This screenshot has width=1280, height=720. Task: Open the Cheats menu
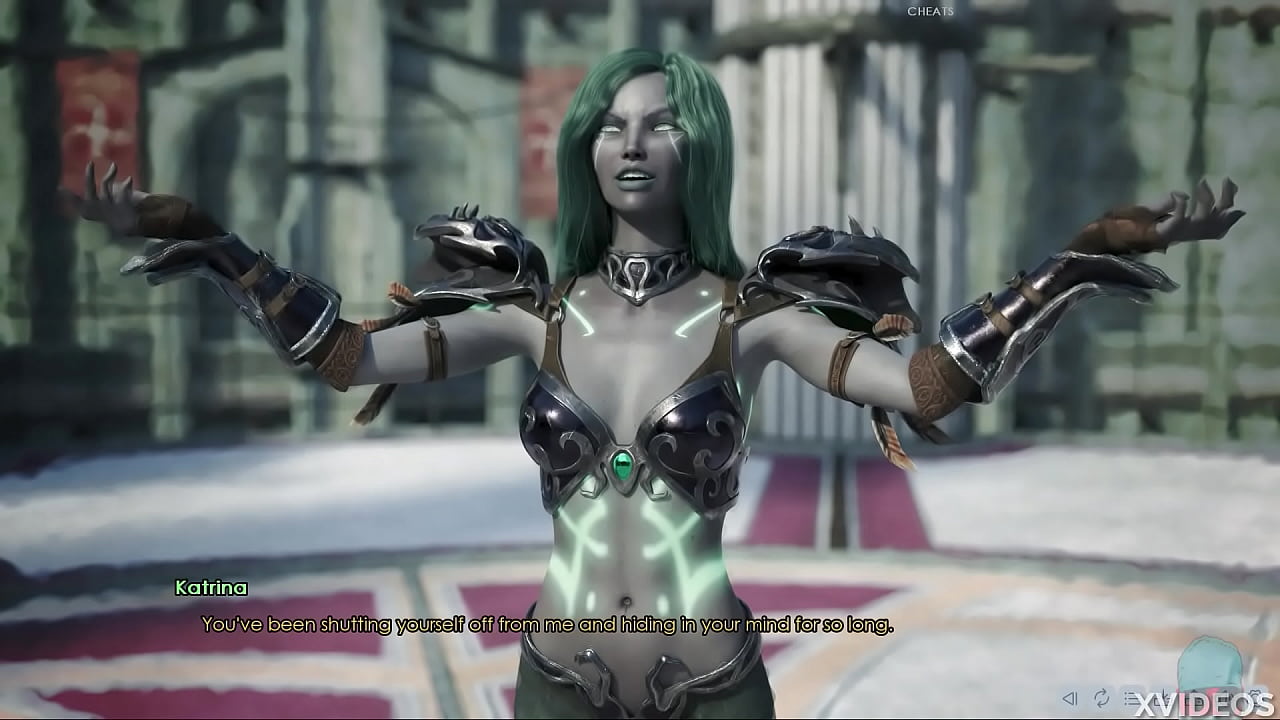click(930, 12)
